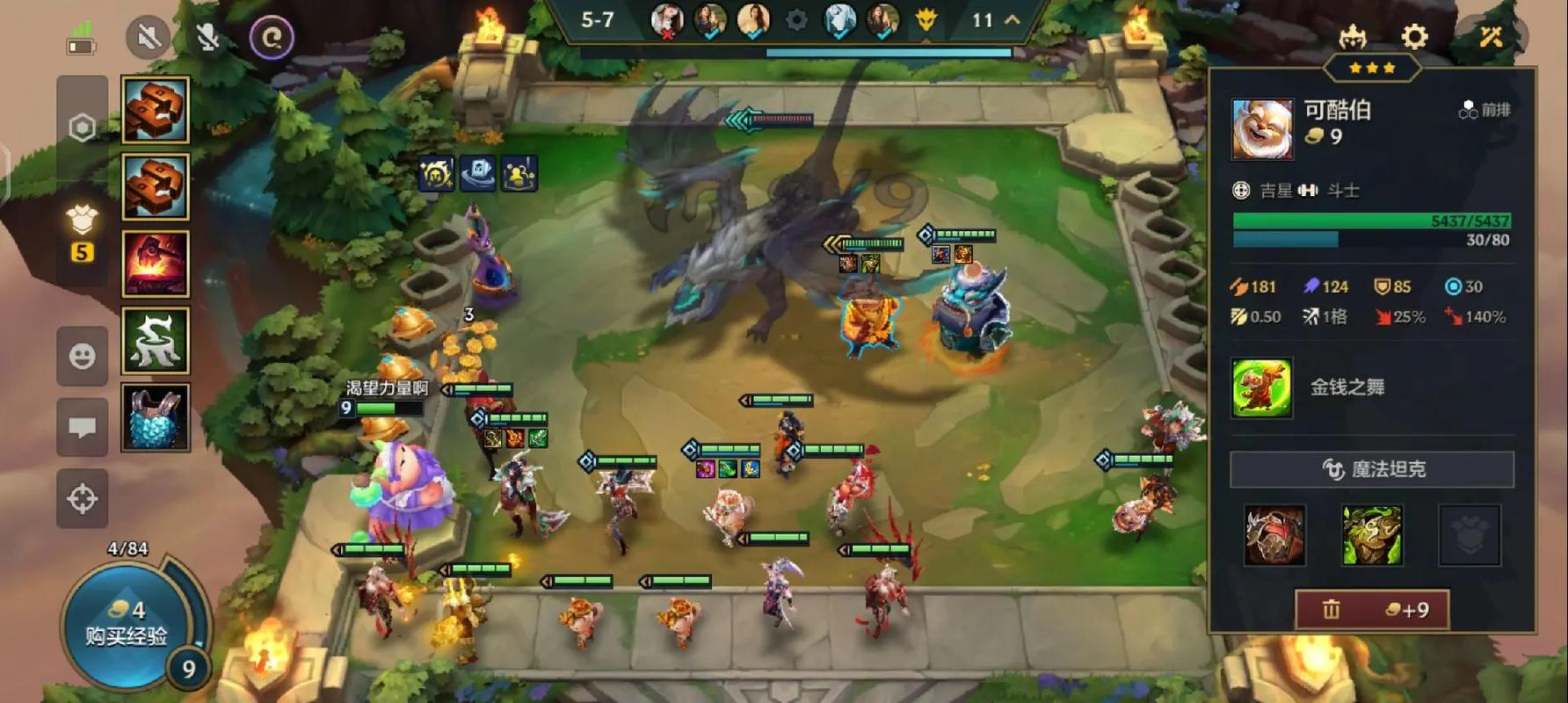This screenshot has width=1568, height=703.
Task: Click the 魔法坦克 role button
Action: 1371,469
